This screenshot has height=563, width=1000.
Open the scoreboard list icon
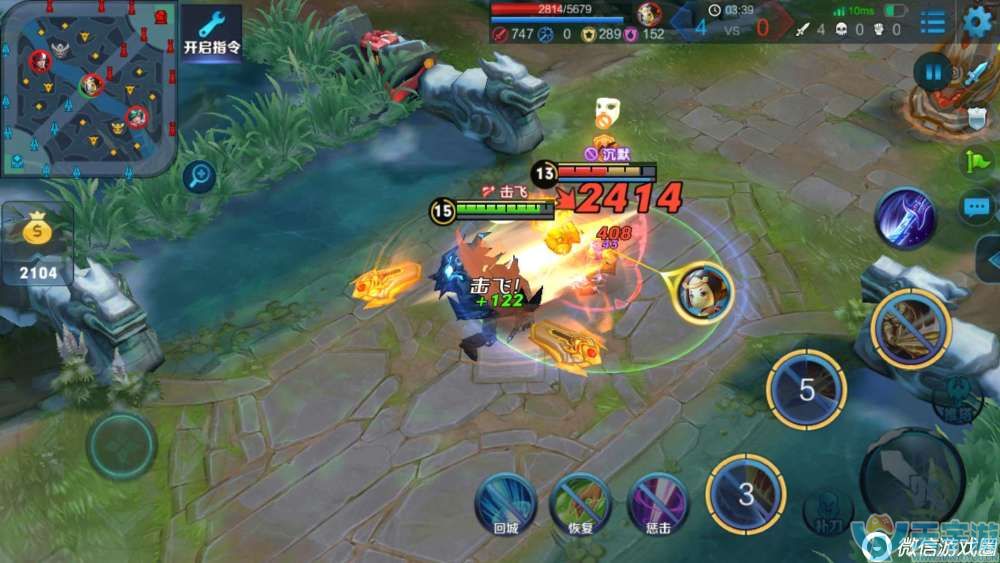[x=933, y=22]
